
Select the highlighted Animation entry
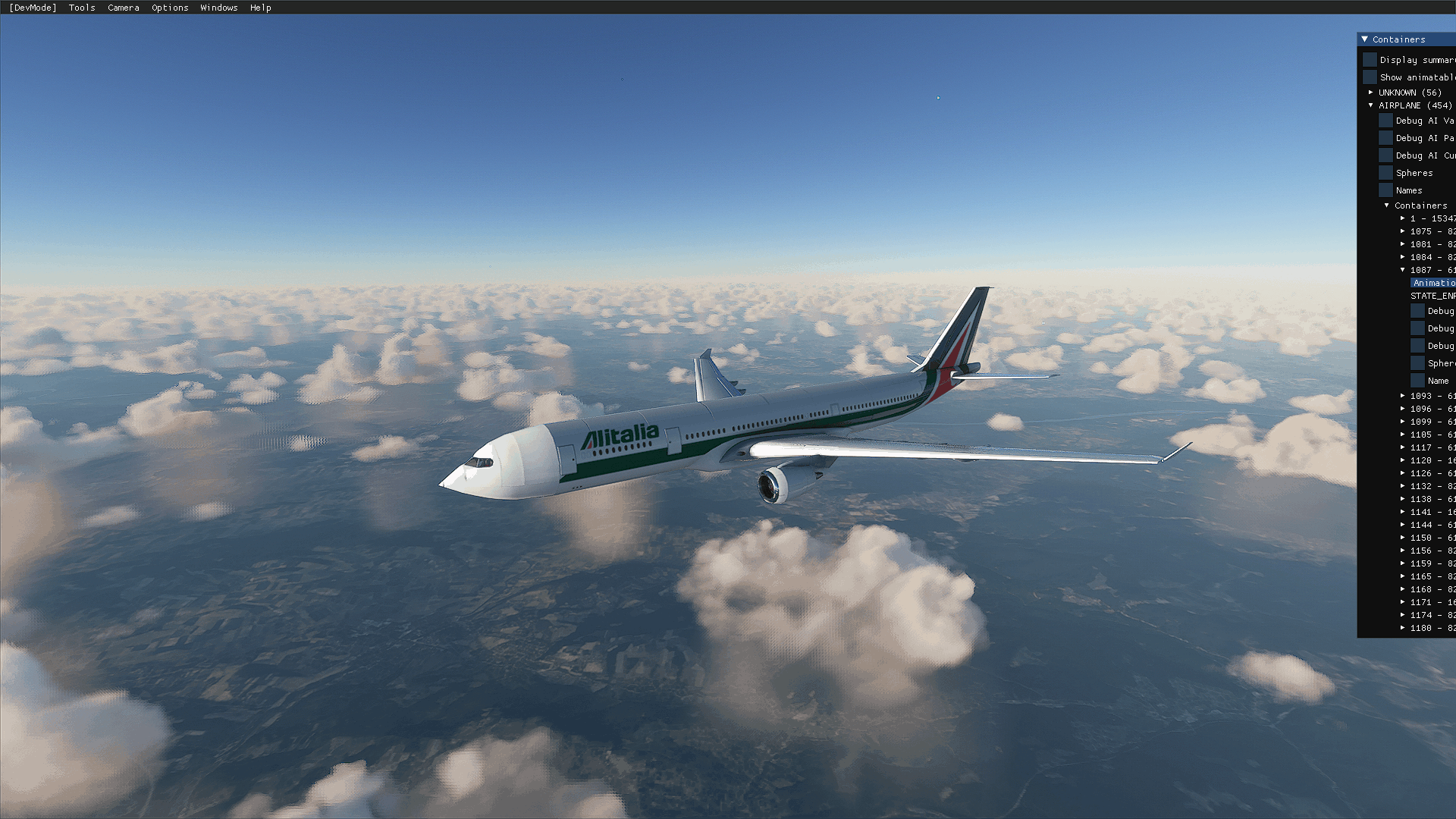[x=1433, y=283]
